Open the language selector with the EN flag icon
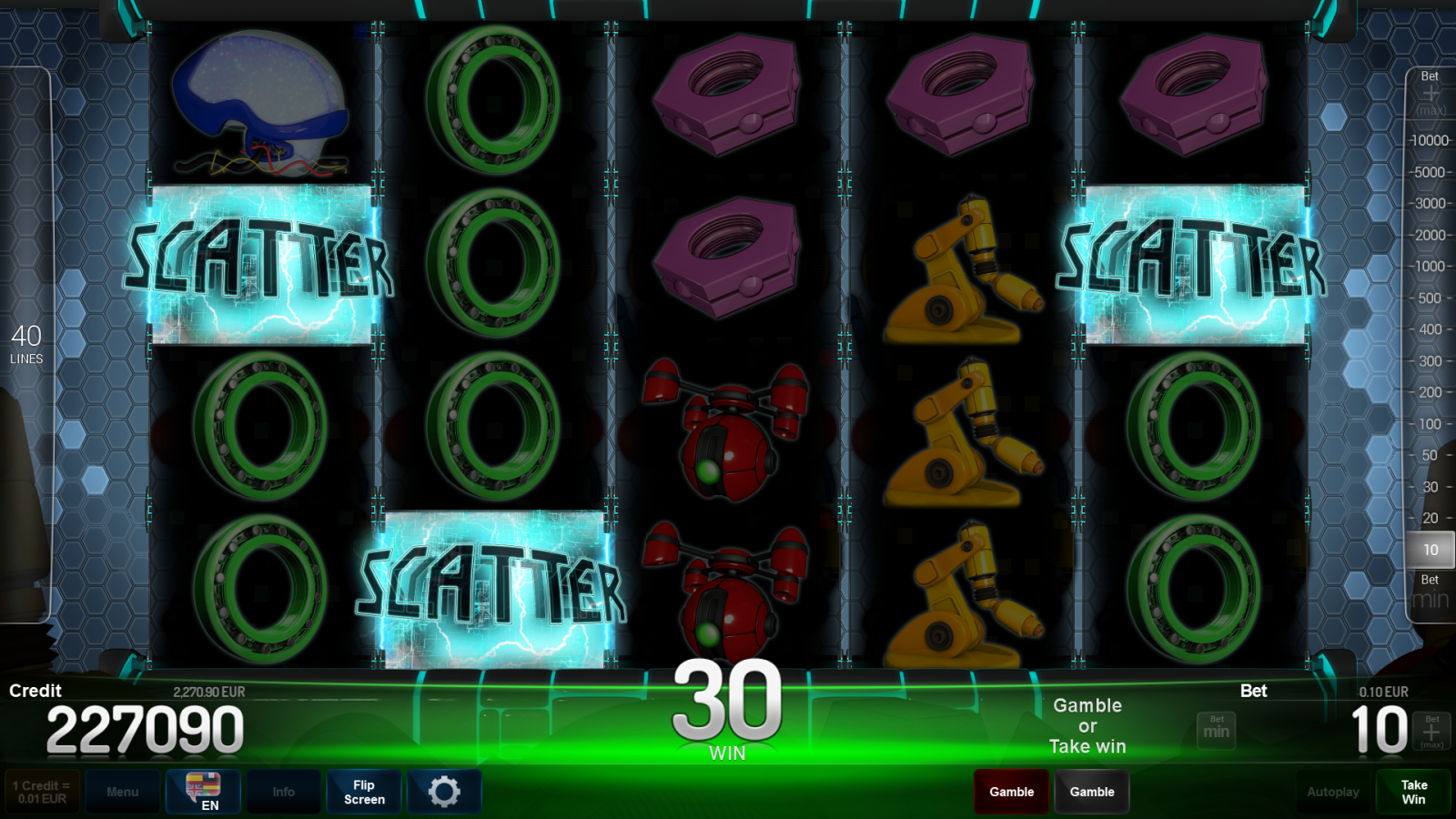The width and height of the screenshot is (1456, 819). (202, 790)
